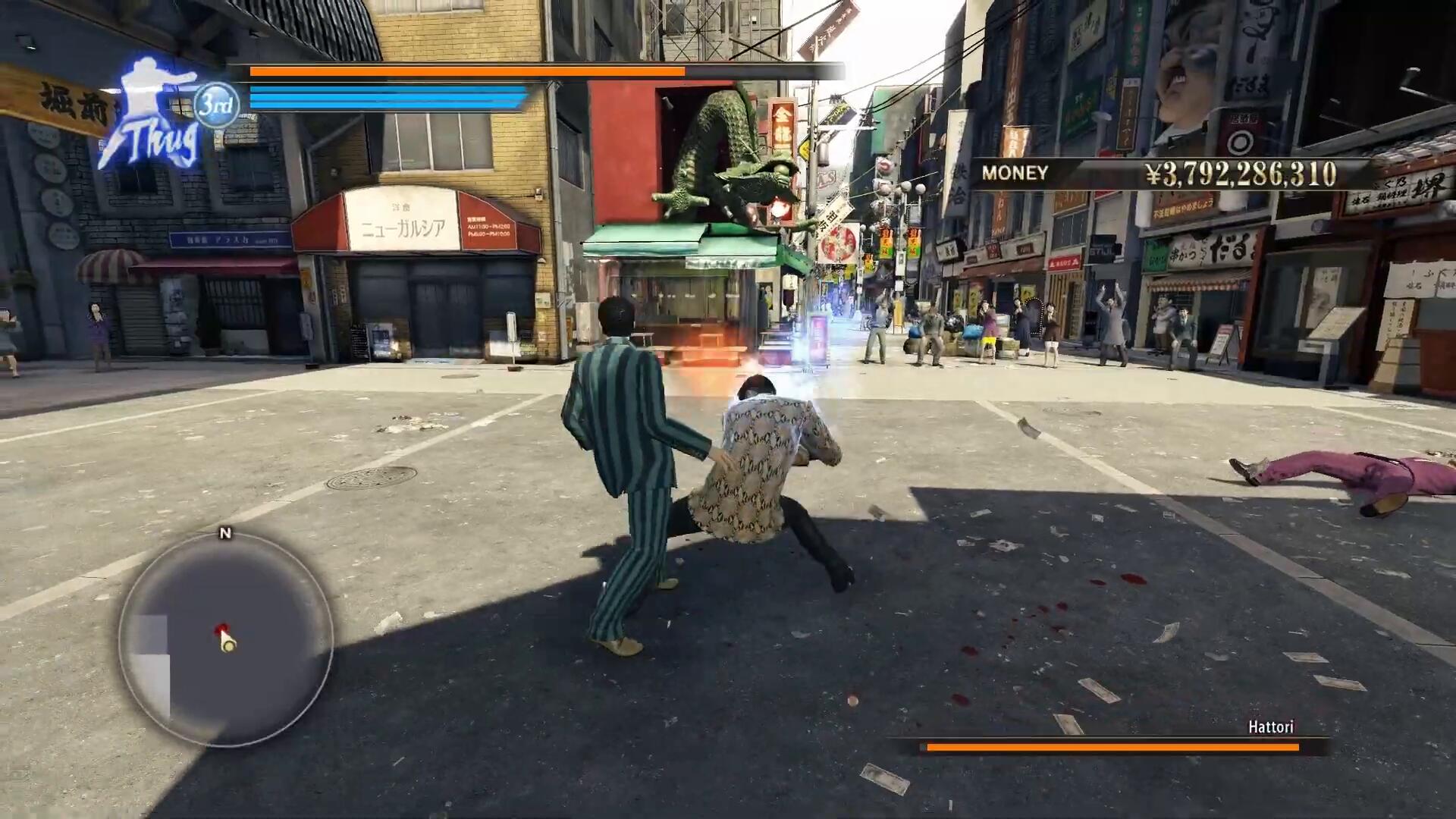Click the red enemy marker on minimap
Screen dimensions: 1456x819
pos(221,628)
